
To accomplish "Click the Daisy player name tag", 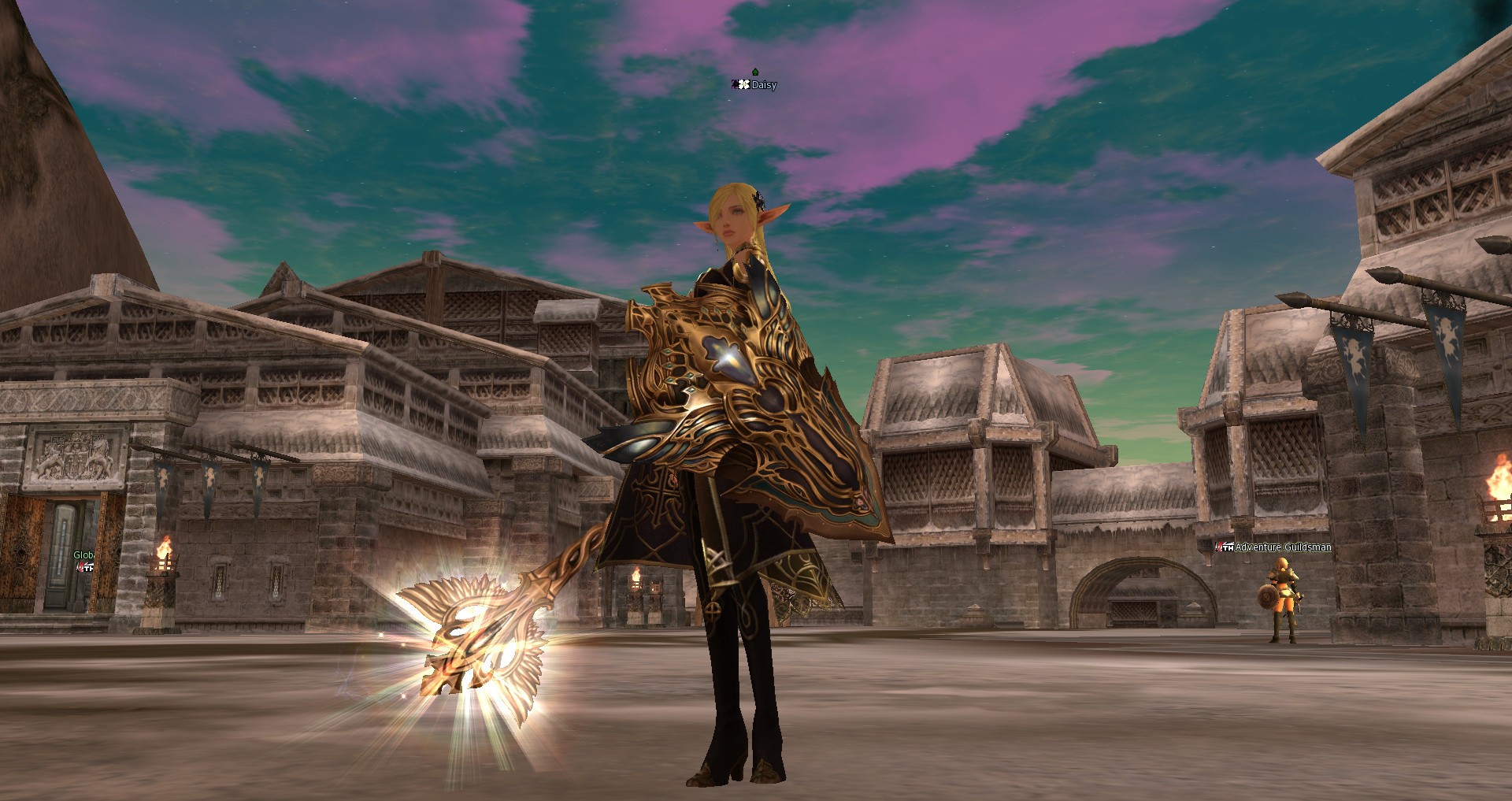I will pyautogui.click(x=763, y=85).
